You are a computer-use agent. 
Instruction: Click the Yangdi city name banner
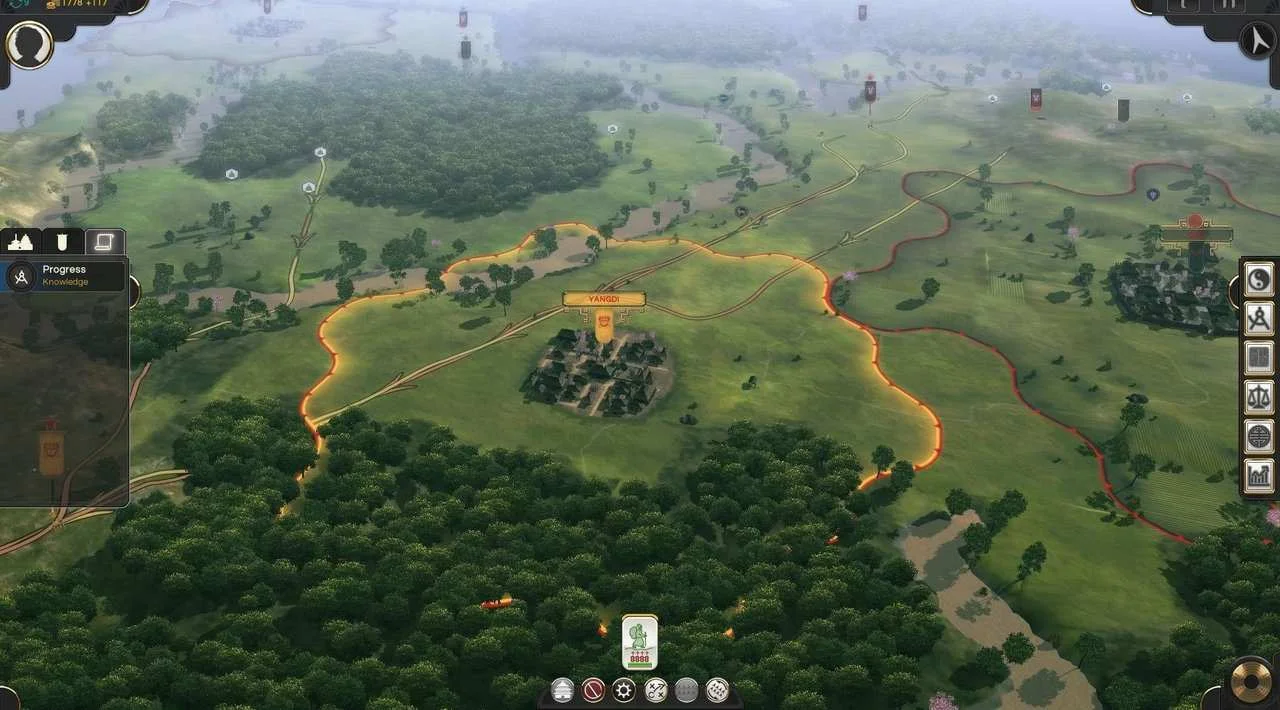(604, 299)
